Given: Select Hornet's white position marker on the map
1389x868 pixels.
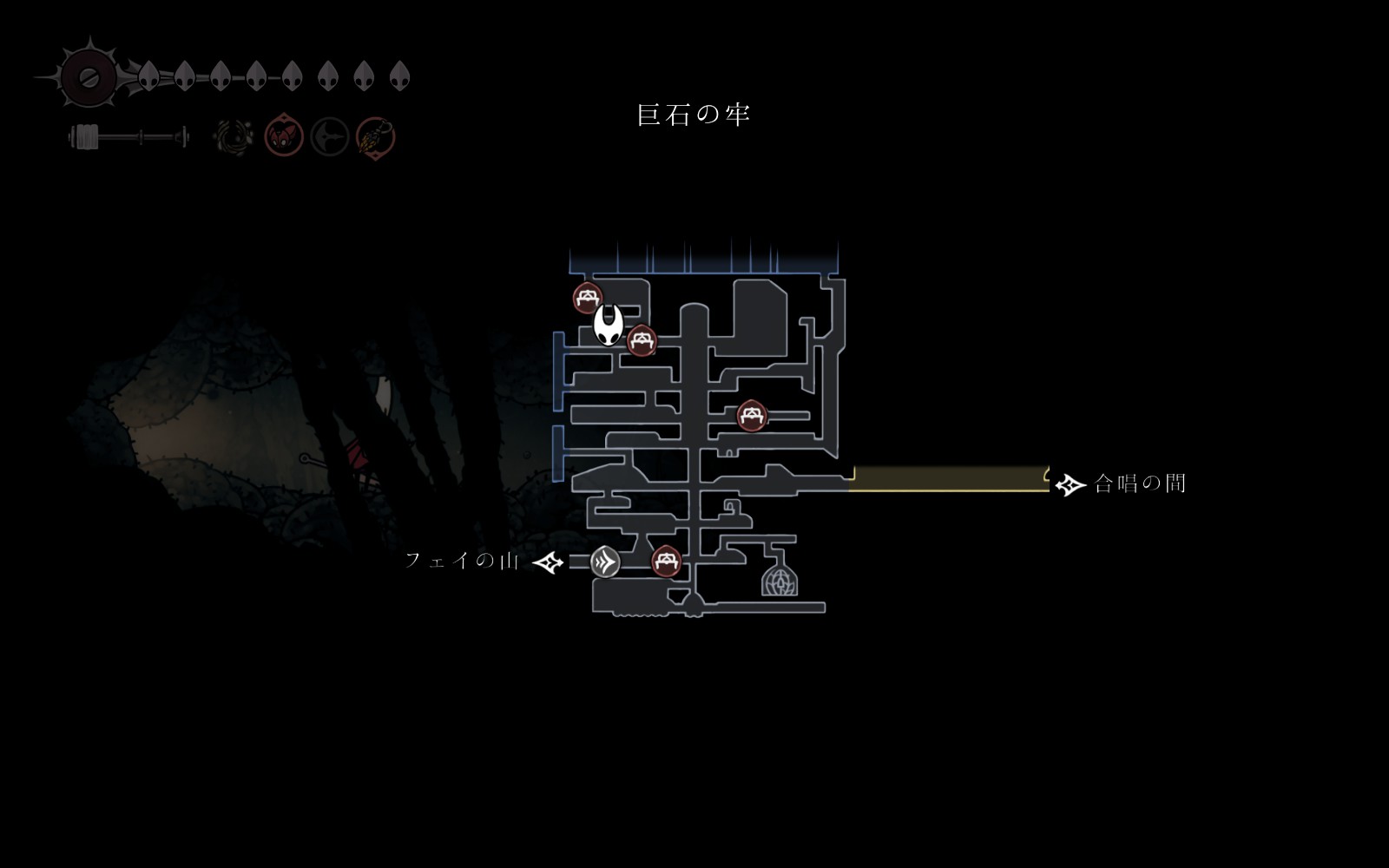Looking at the screenshot, I should pyautogui.click(x=609, y=325).
